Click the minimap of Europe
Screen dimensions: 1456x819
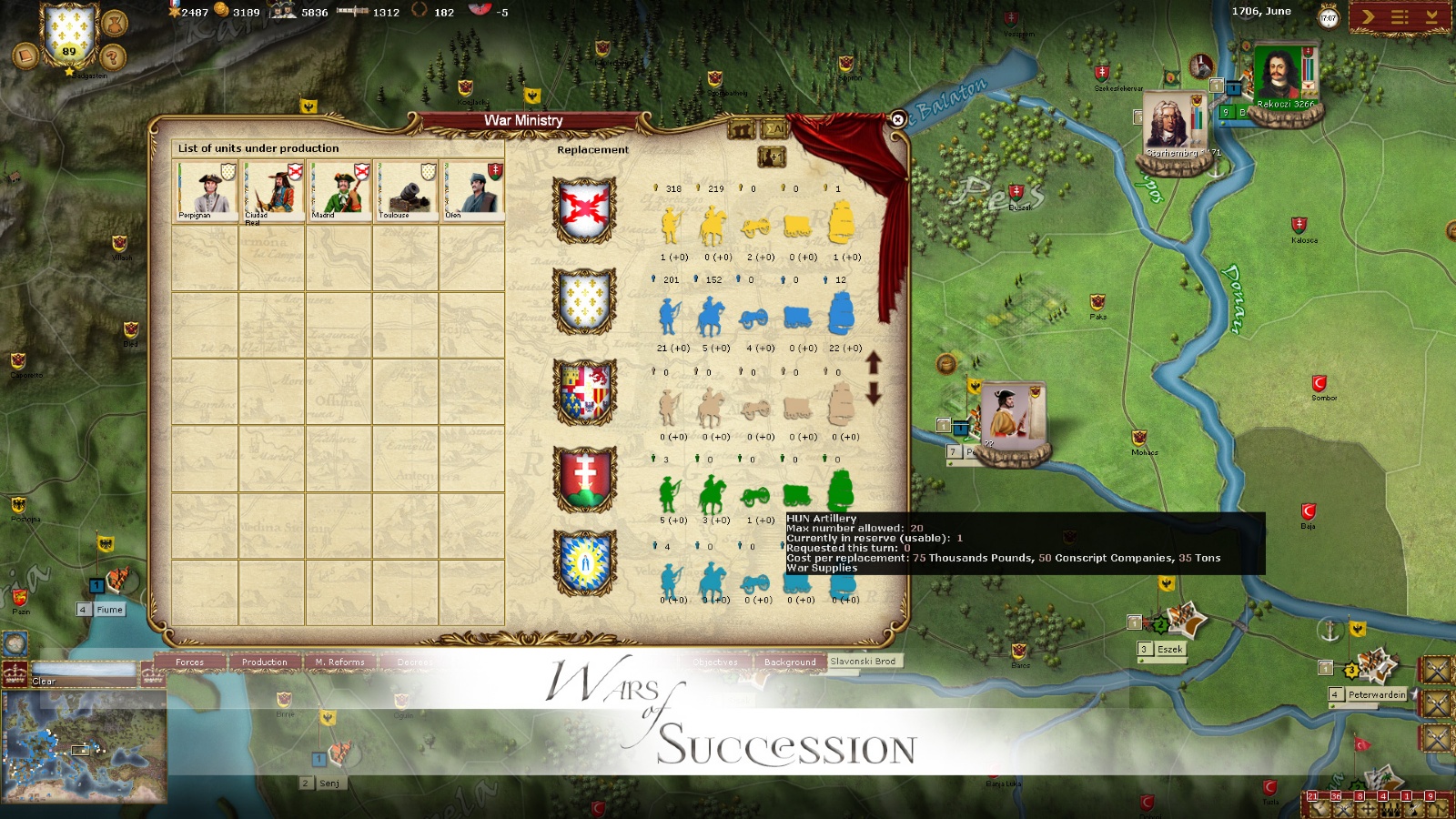pyautogui.click(x=84, y=745)
